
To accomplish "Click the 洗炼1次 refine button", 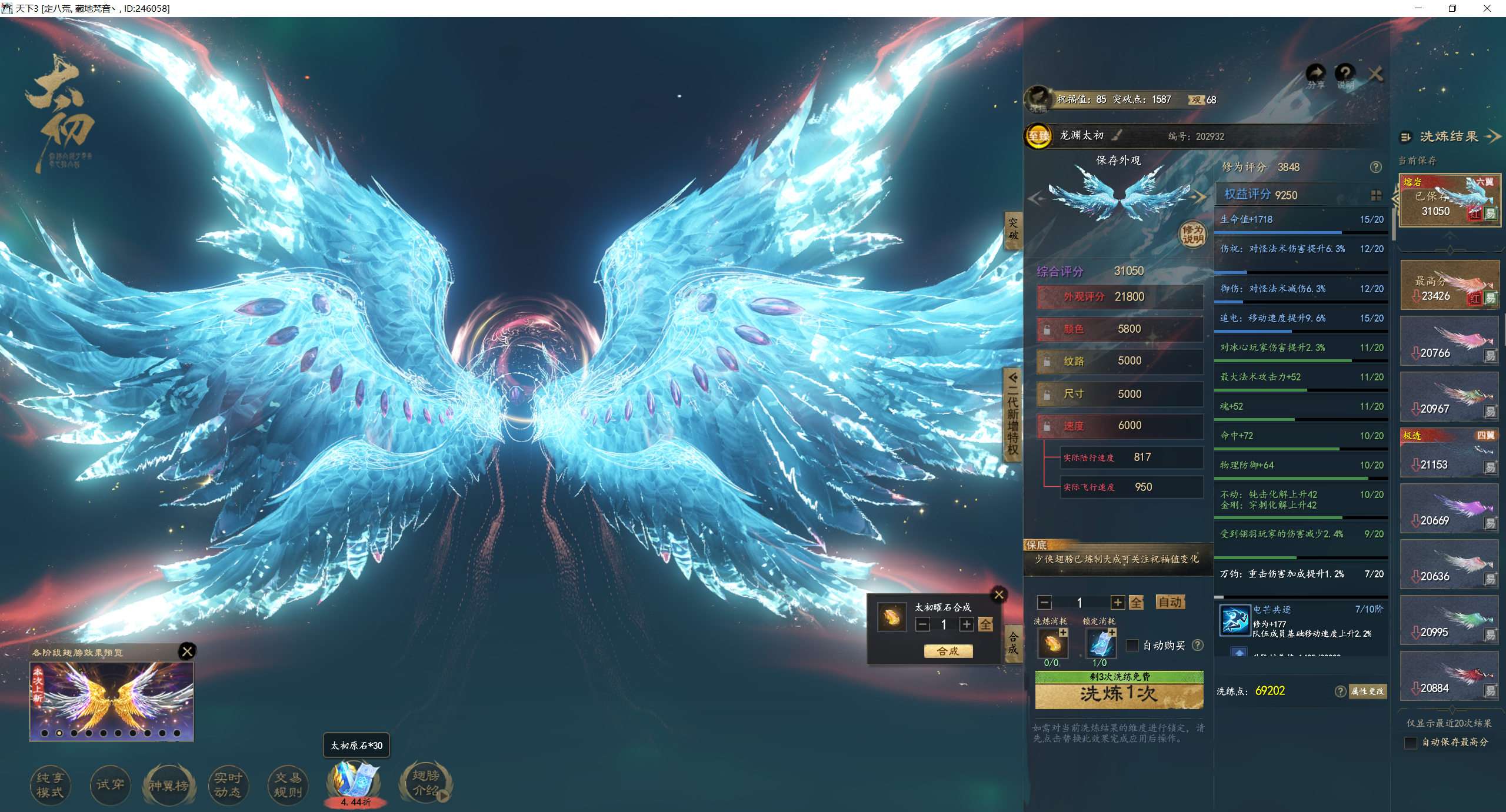I will coord(1119,694).
